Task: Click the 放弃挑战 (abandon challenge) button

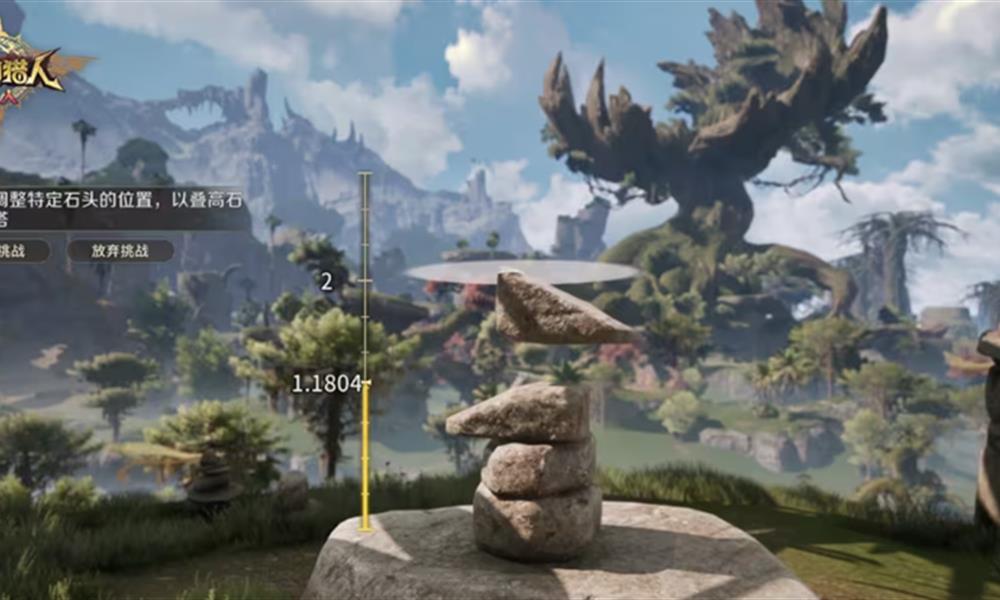Action: pos(120,251)
